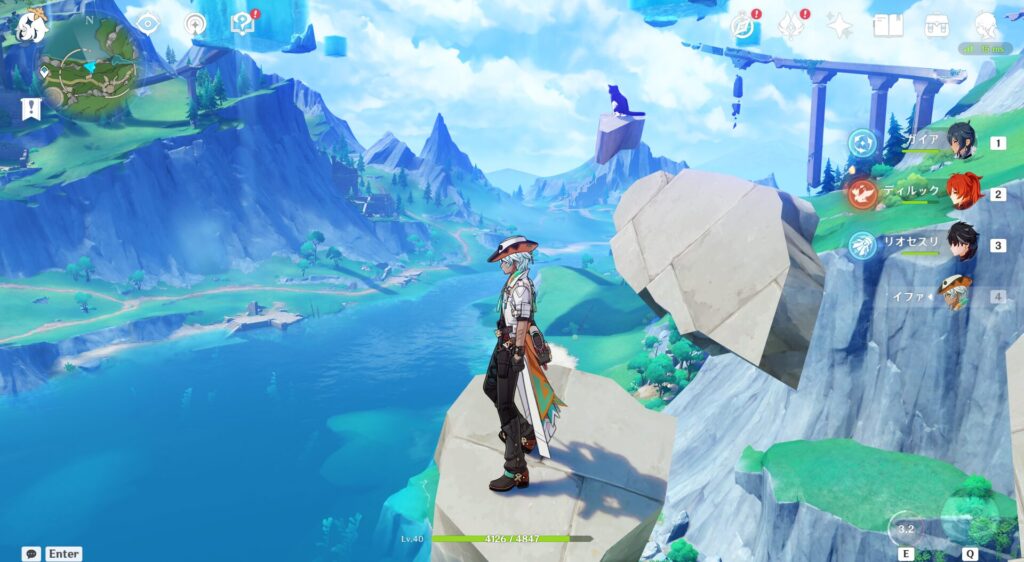Switch to party member ガイア
Viewport: 1024px width, 562px height.
[961, 142]
